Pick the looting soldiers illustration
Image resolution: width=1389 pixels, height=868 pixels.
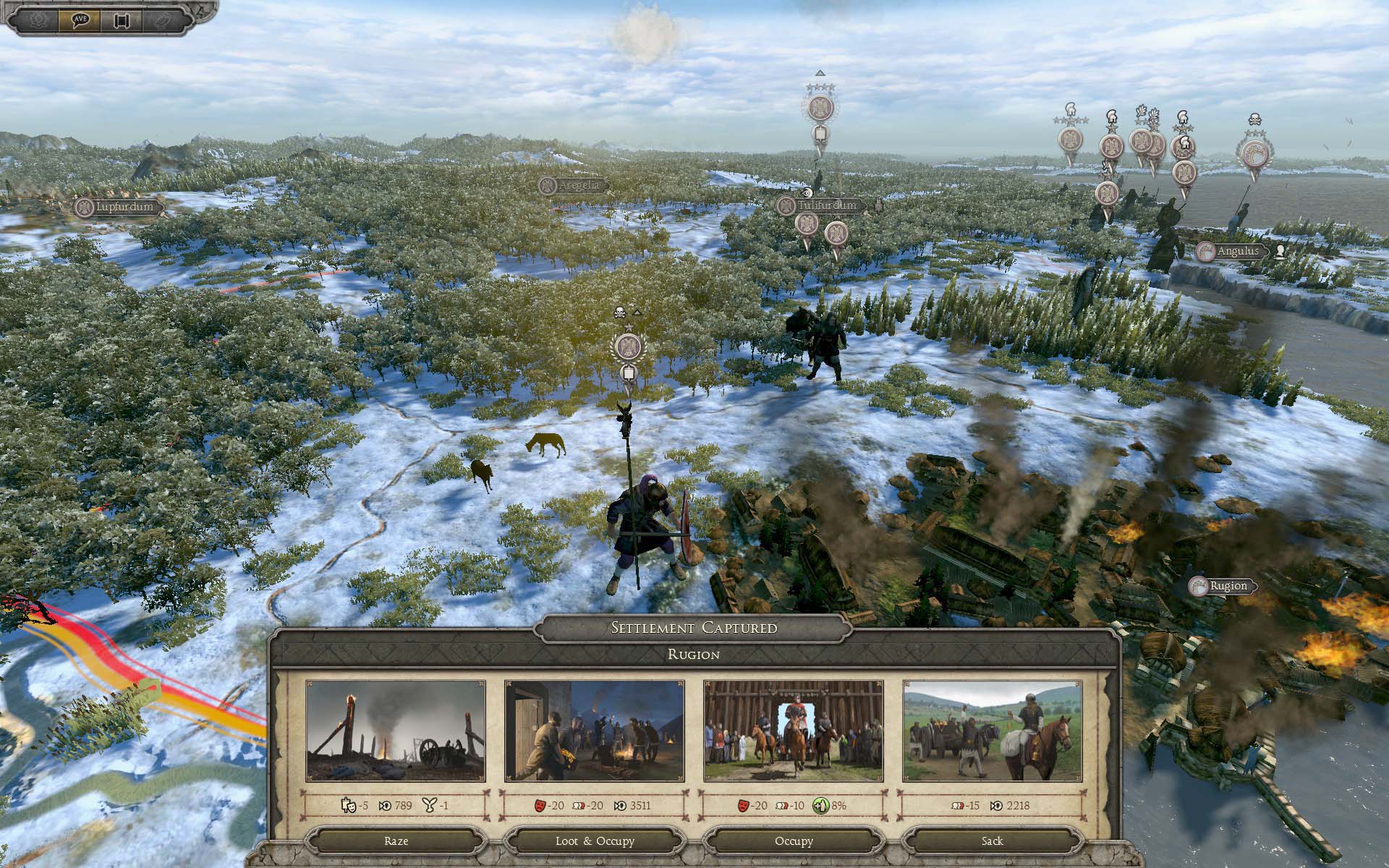[594, 731]
